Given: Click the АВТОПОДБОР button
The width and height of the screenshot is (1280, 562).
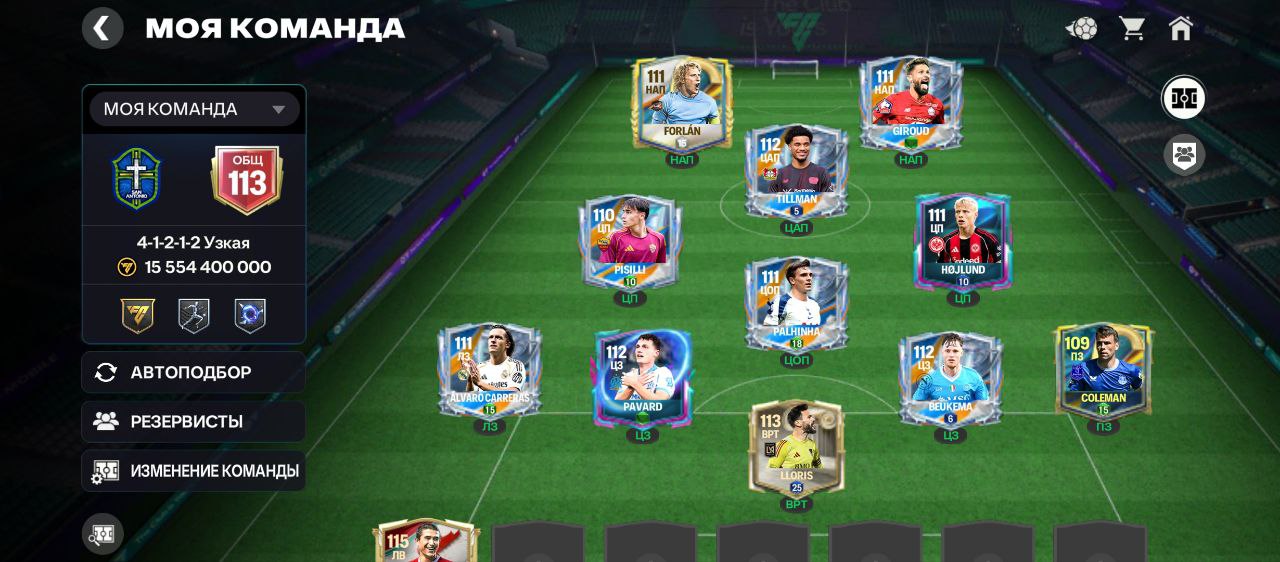Looking at the screenshot, I should (194, 372).
